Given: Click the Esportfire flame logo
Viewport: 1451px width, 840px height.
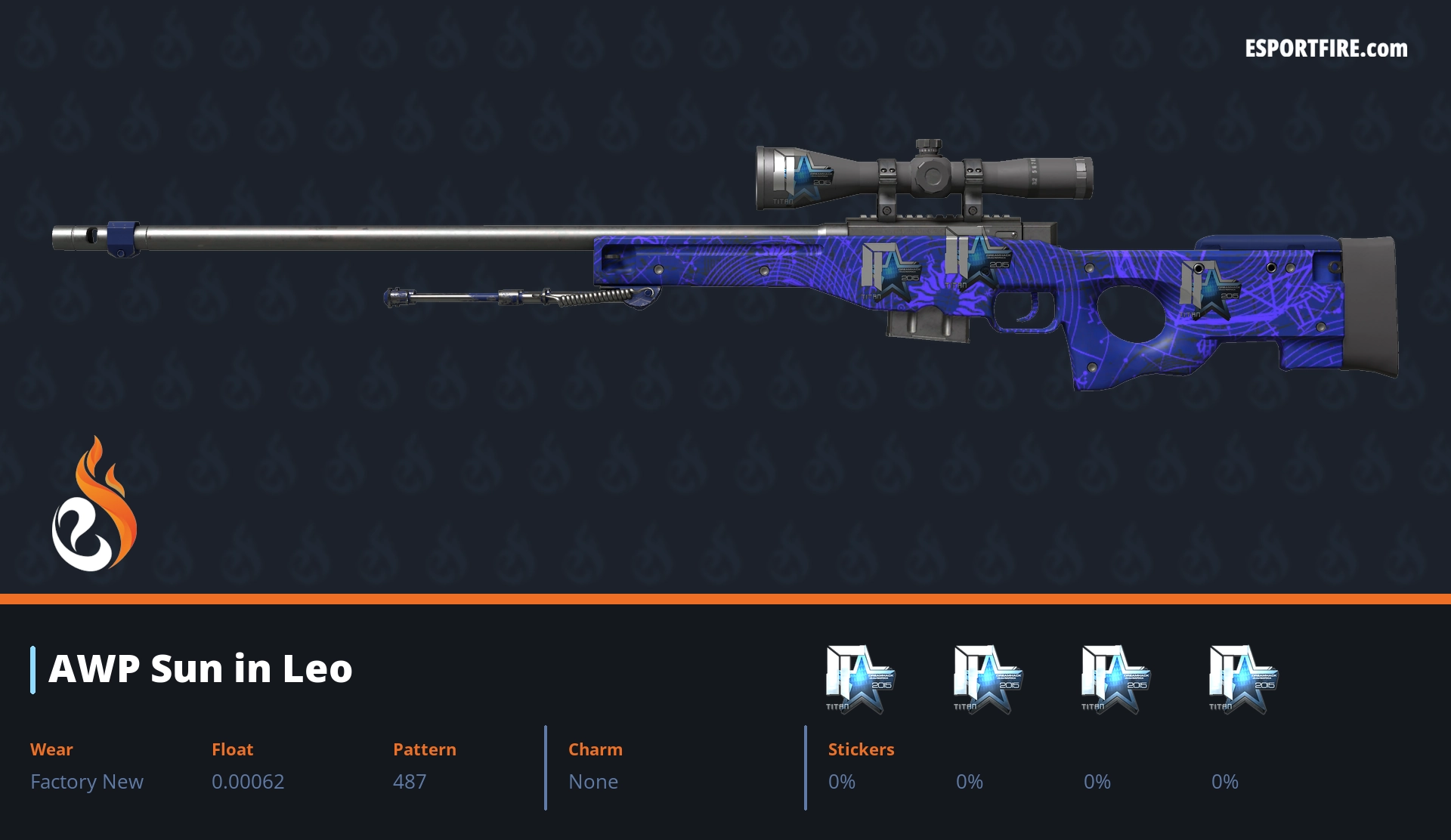Looking at the screenshot, I should [94, 505].
